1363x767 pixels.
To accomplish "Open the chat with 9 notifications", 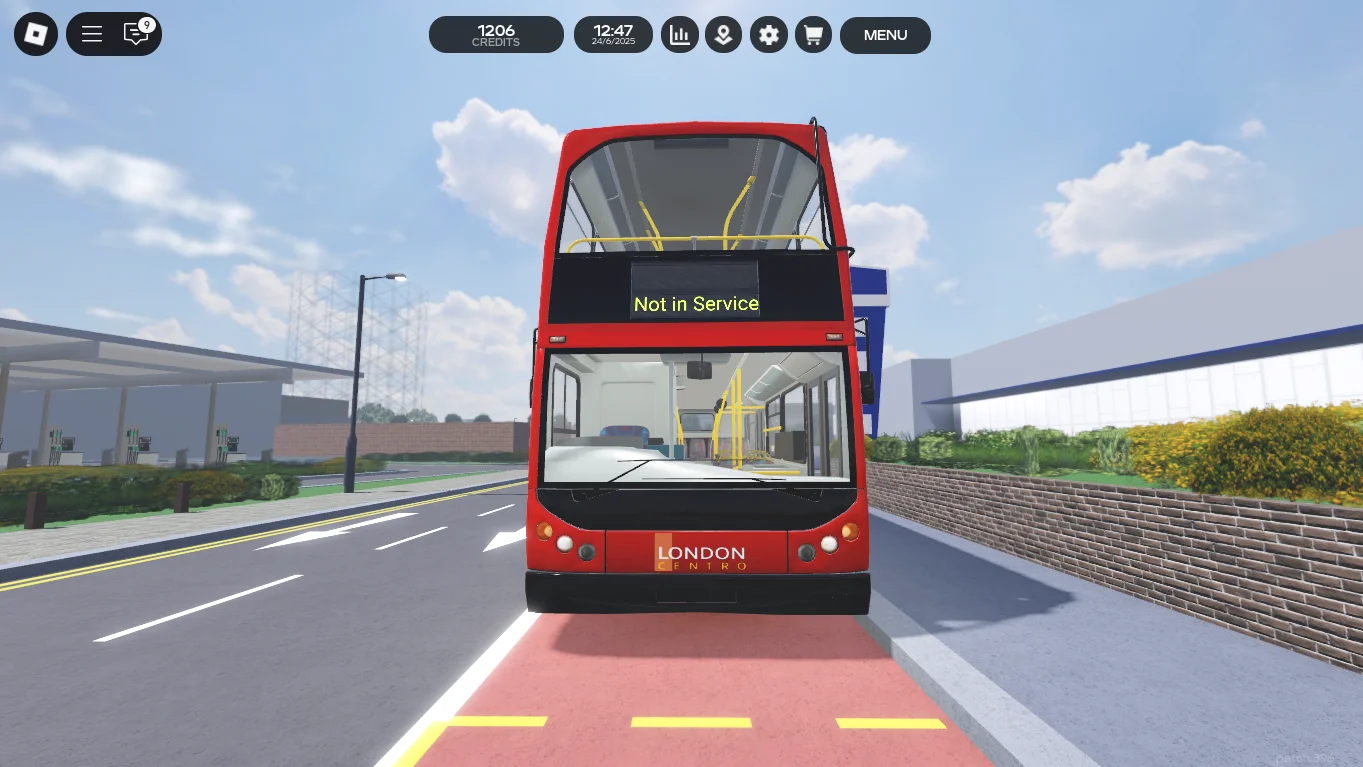I will [x=136, y=34].
